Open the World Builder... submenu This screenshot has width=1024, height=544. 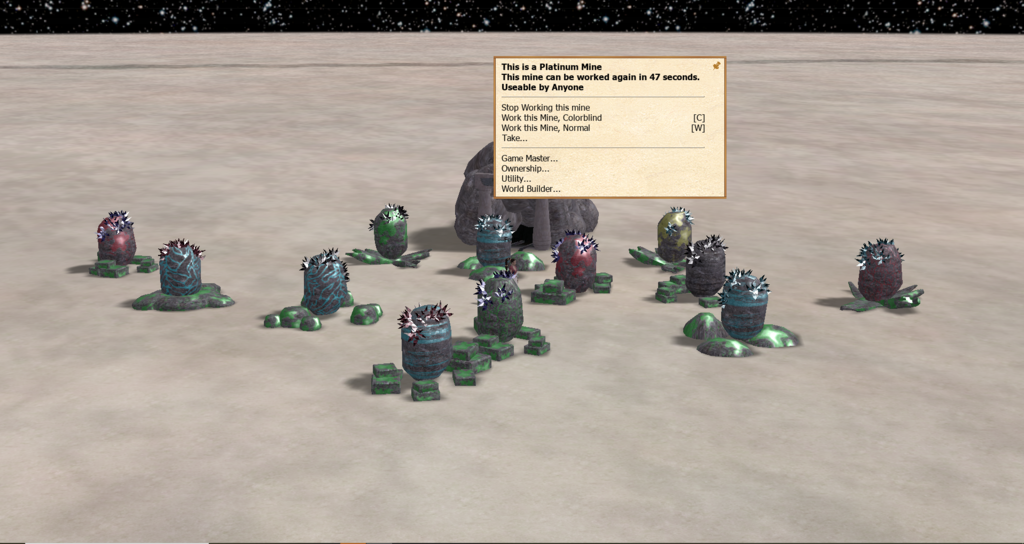click(x=530, y=188)
